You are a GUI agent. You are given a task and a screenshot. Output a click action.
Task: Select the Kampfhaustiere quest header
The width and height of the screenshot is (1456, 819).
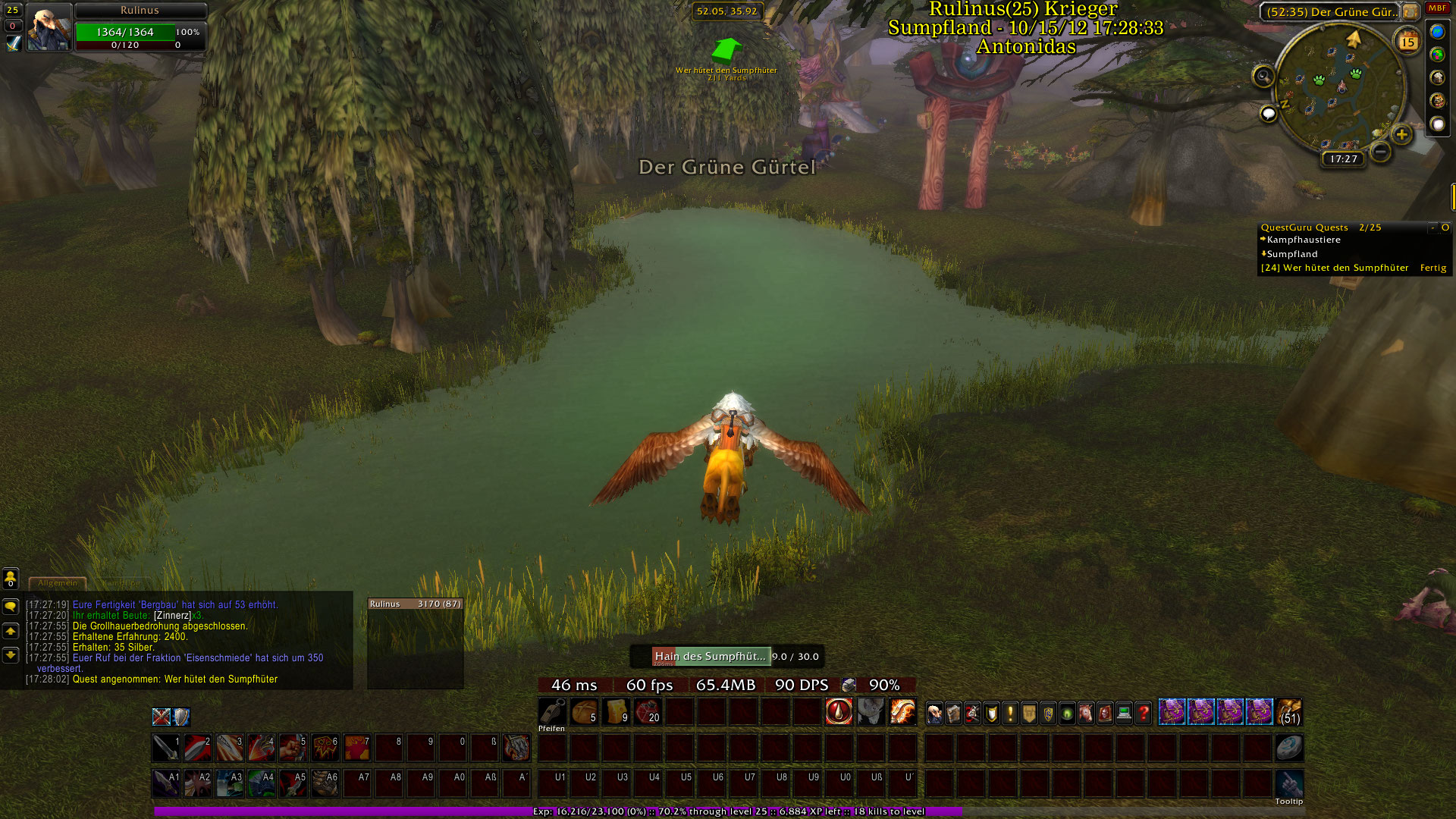pos(1304,240)
